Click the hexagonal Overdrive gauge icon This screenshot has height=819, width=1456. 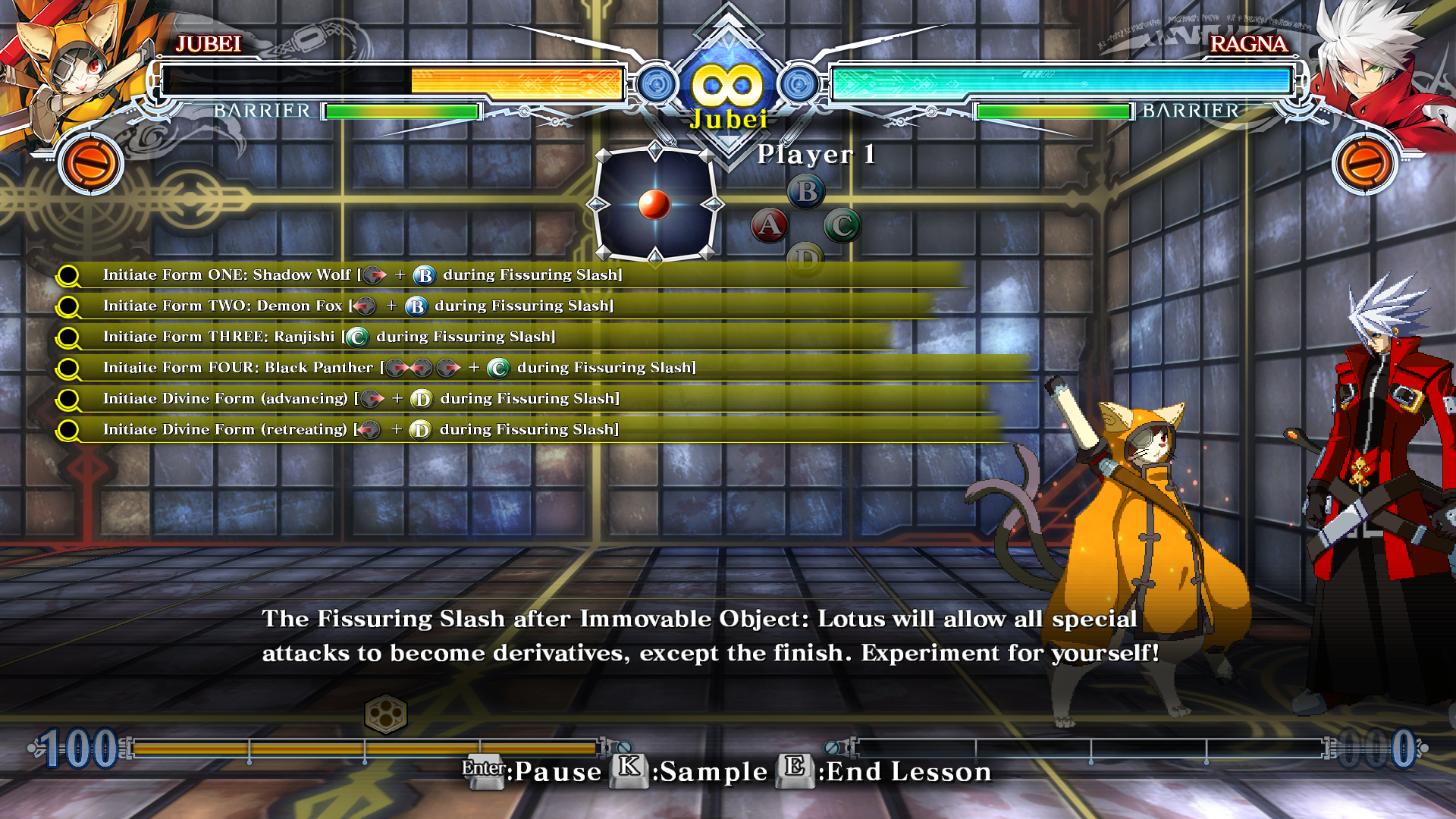385,714
